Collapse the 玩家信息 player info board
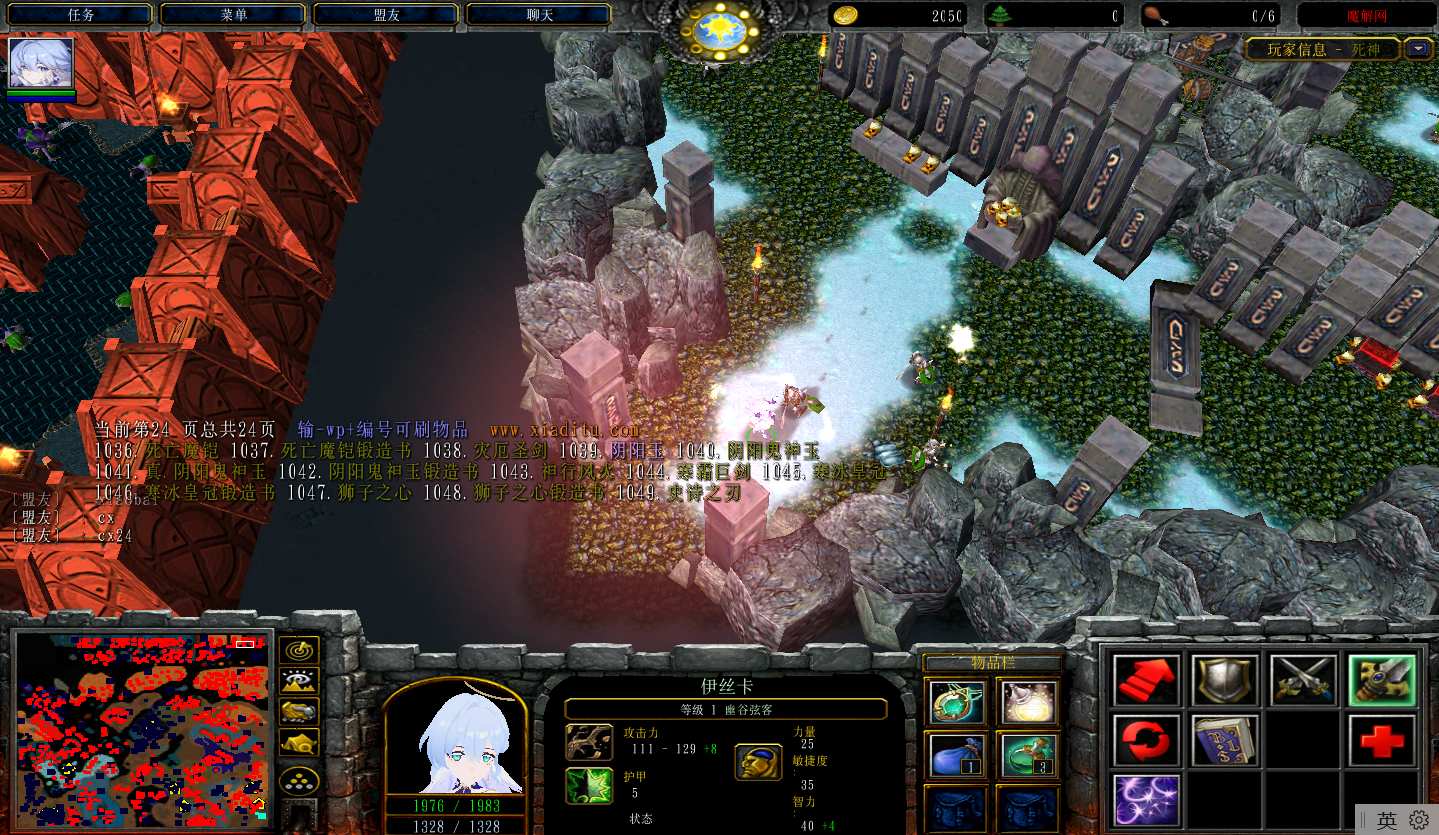The width and height of the screenshot is (1439, 835). coord(1418,48)
